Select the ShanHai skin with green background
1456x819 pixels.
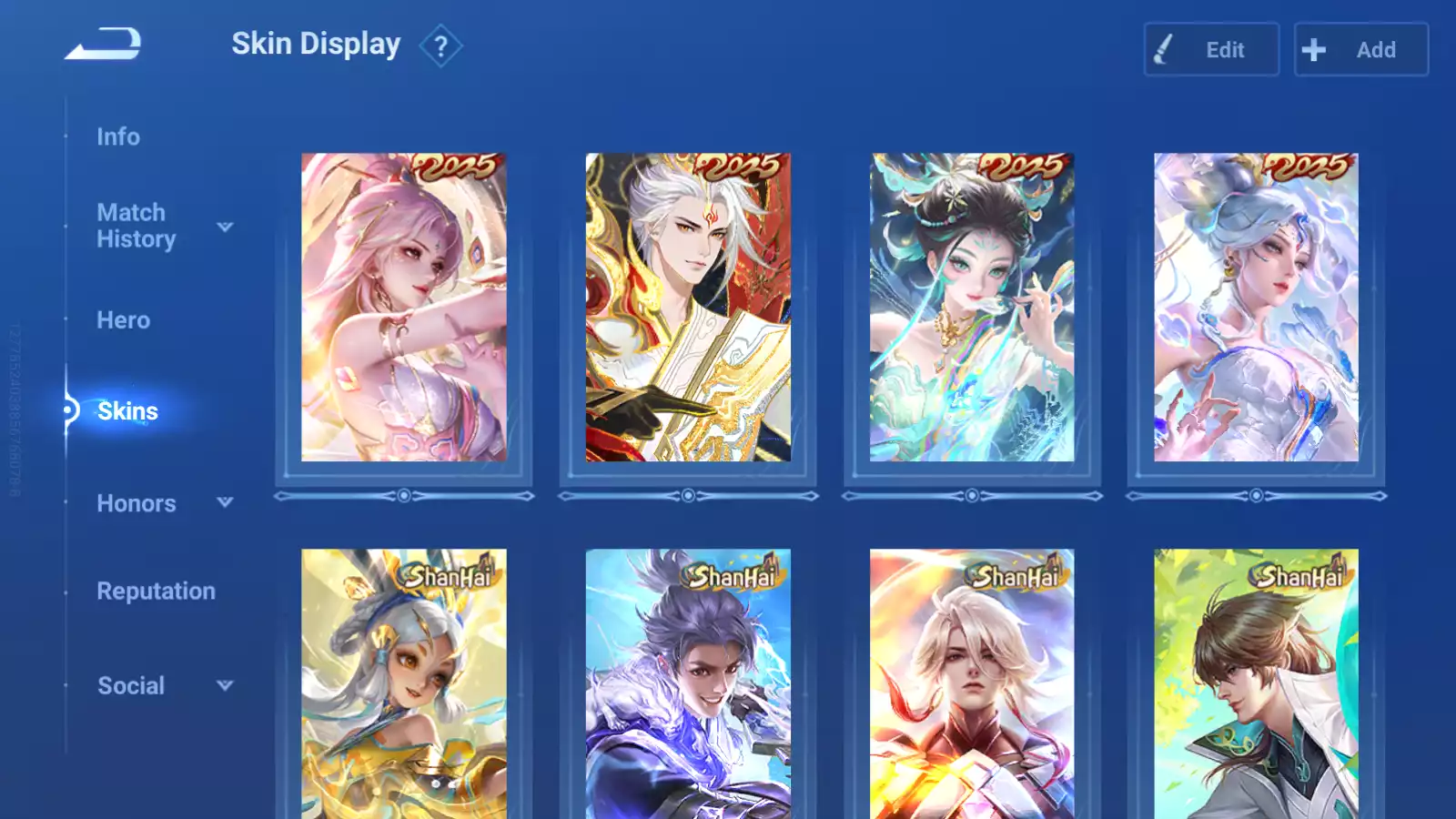(x=1256, y=682)
